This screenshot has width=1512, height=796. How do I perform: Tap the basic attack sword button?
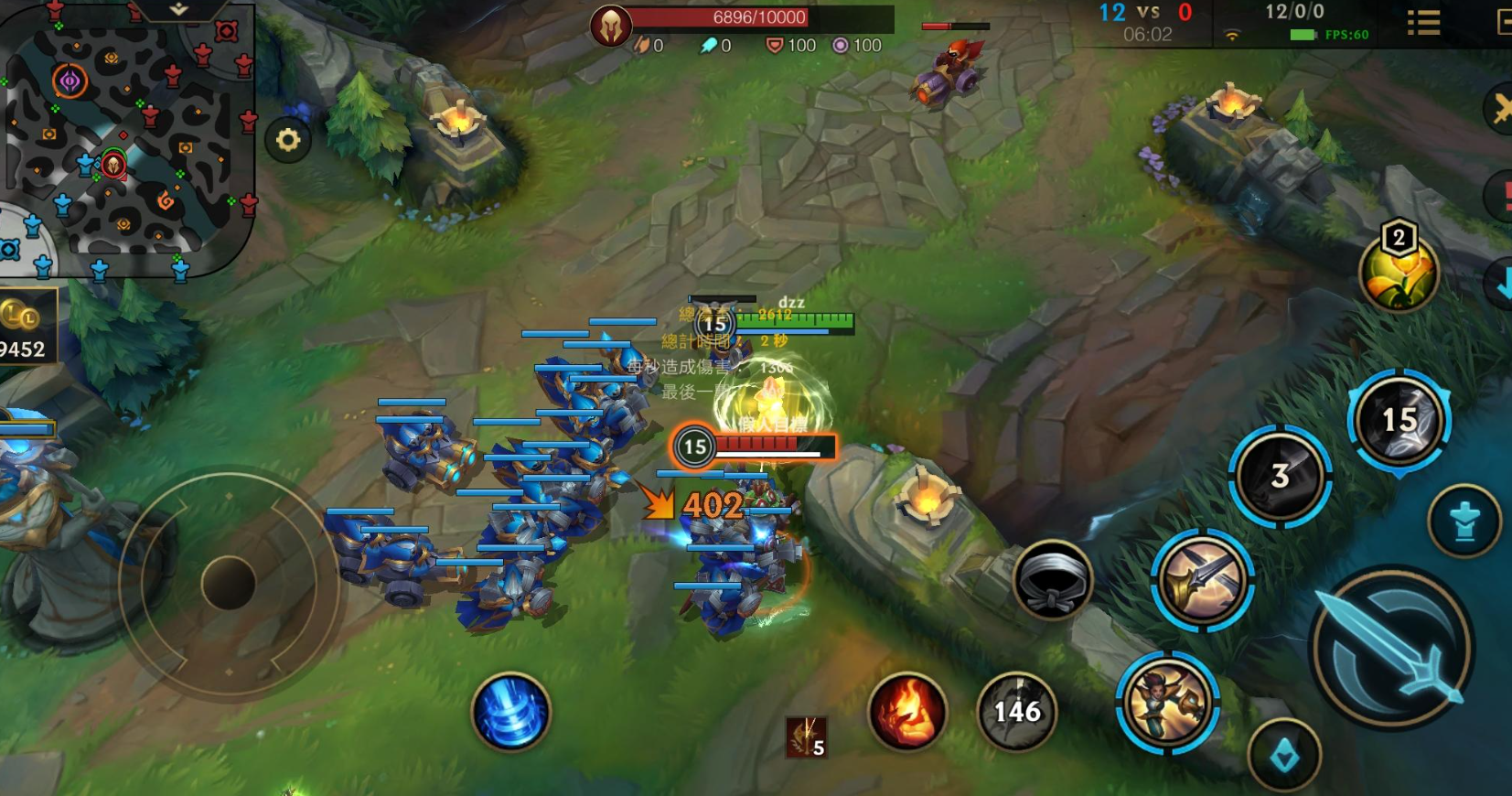1392,647
